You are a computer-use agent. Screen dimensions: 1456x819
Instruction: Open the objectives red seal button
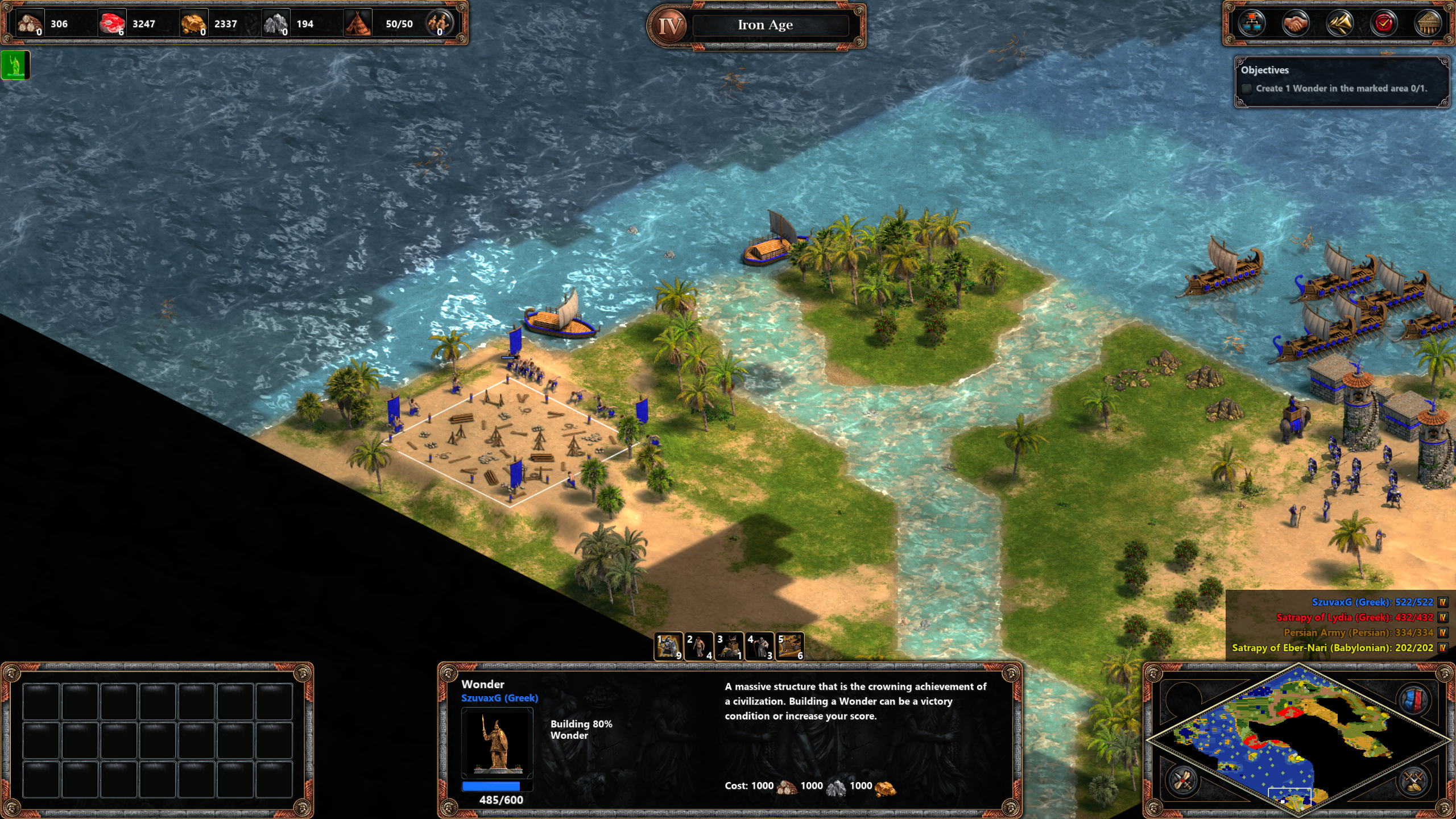(1384, 24)
